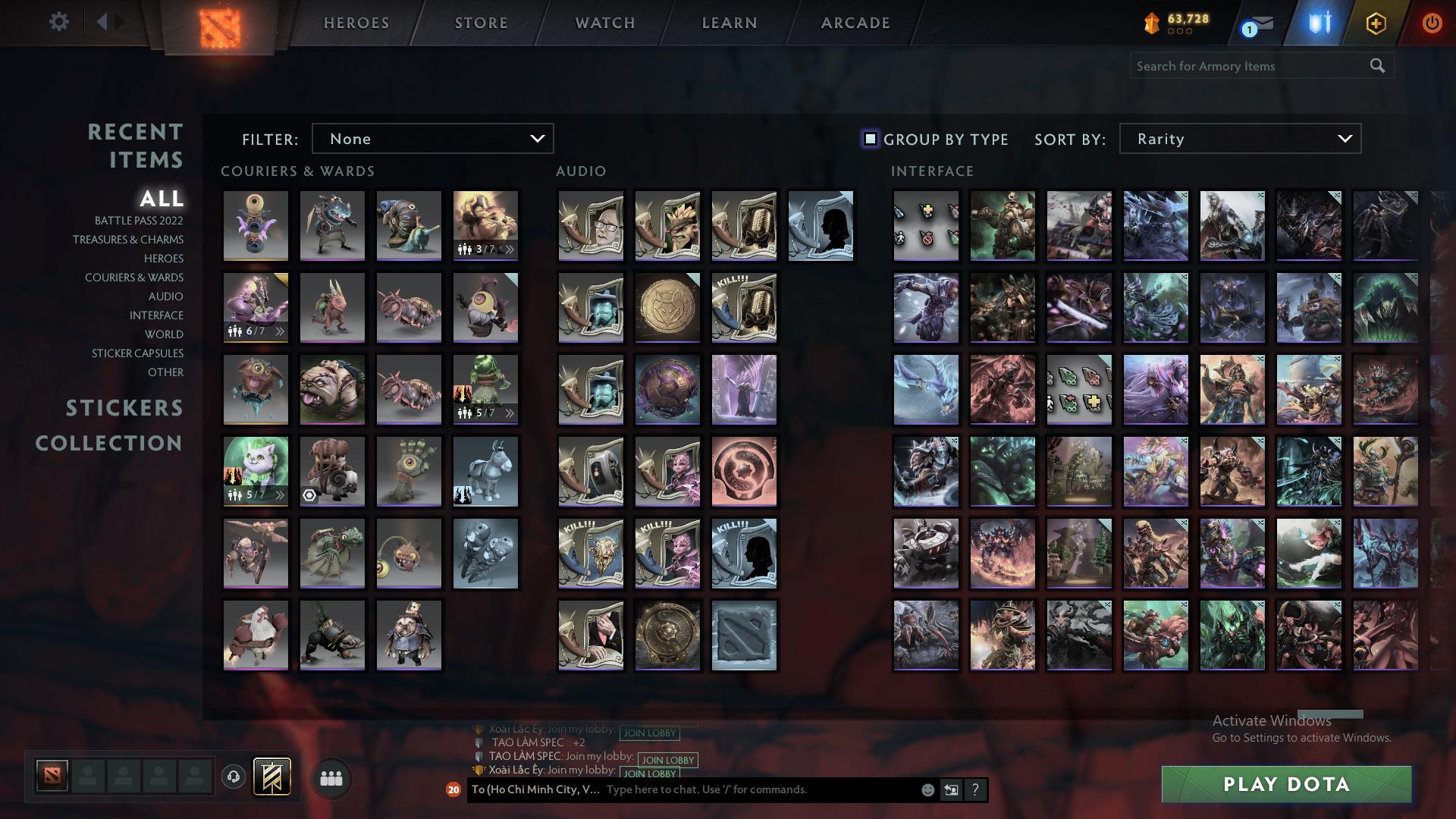Open the ARCADE menu
Screen dimensions: 1456x819
[854, 23]
